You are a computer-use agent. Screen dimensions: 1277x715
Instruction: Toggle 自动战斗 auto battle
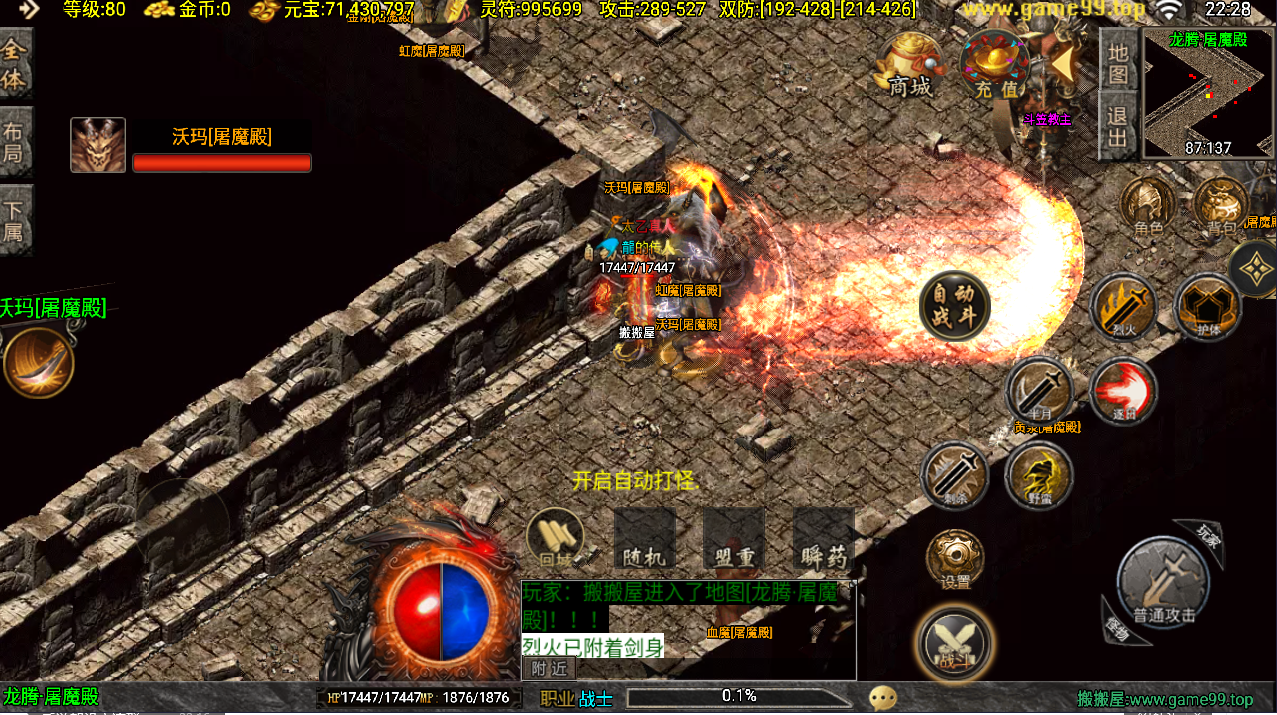tap(954, 306)
